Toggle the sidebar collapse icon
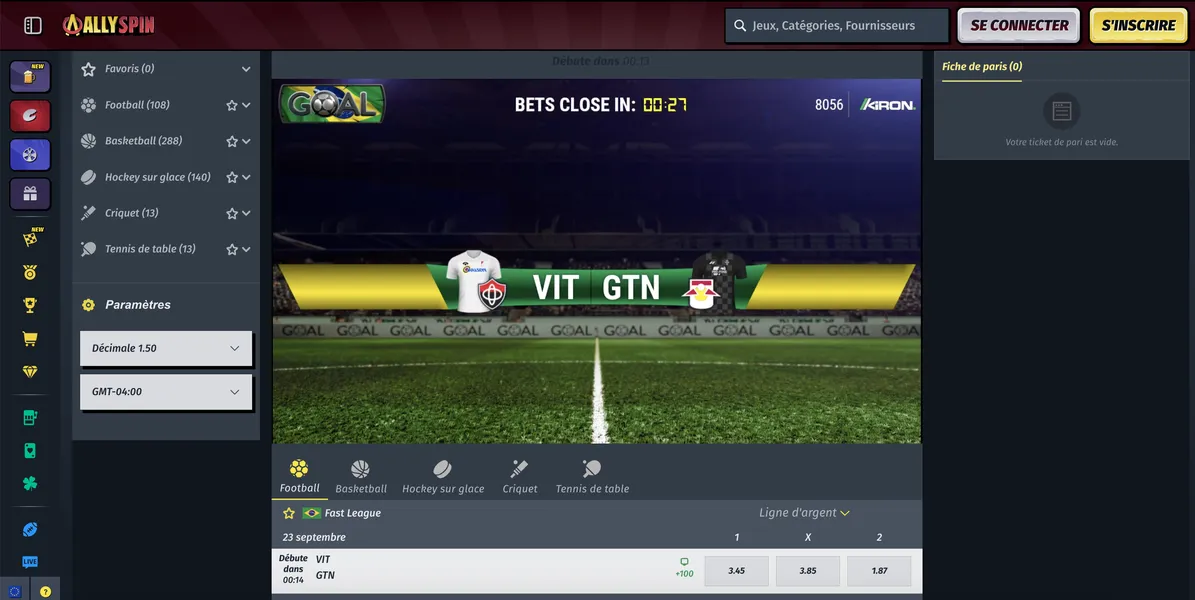This screenshot has width=1195, height=600. [32, 26]
